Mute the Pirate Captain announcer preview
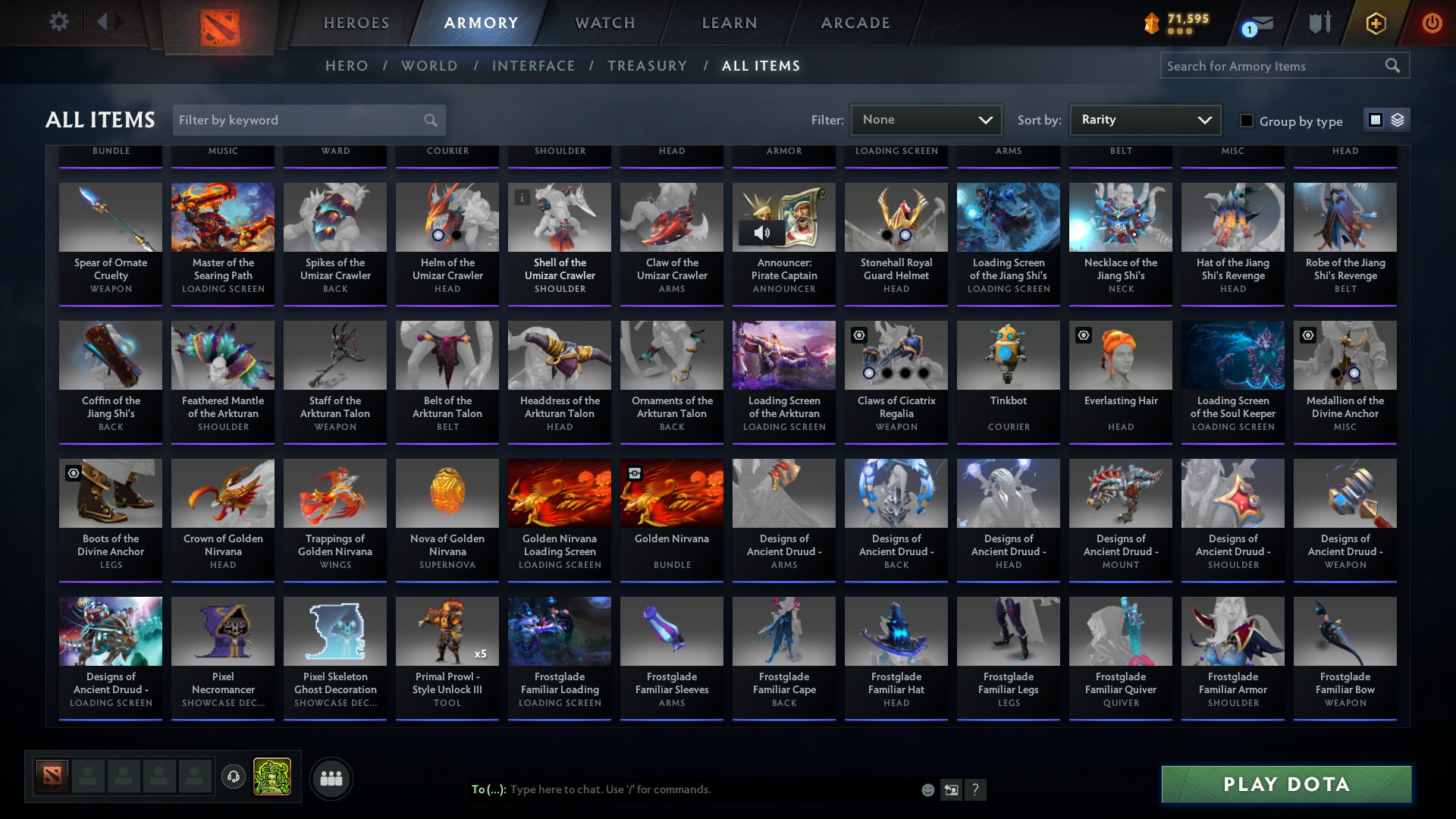This screenshot has height=819, width=1456. pos(762,233)
